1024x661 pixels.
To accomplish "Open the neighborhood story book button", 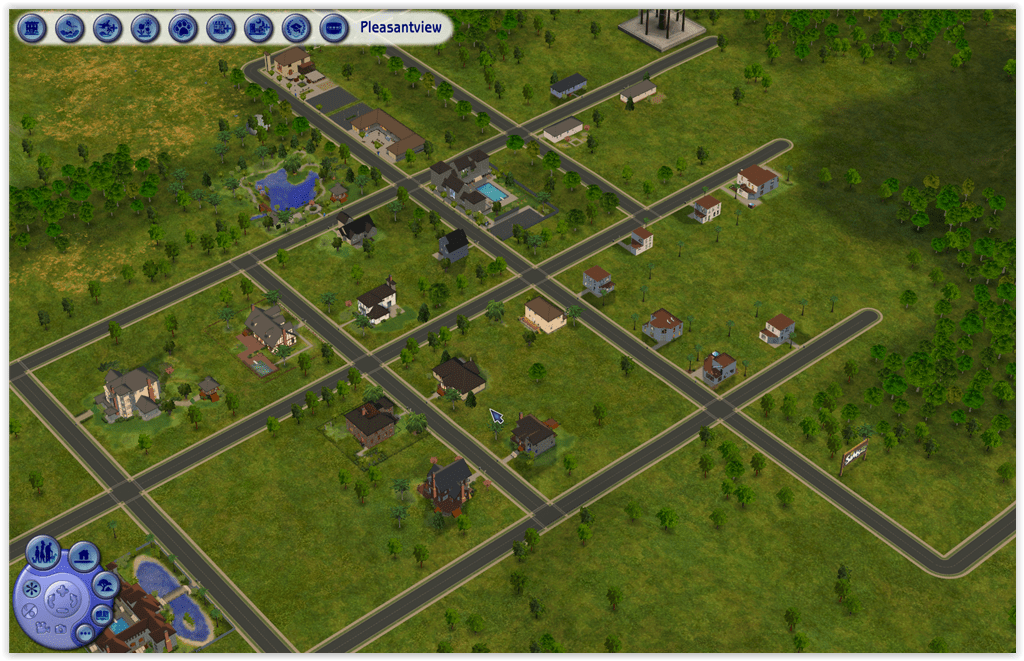I will (x=102, y=613).
